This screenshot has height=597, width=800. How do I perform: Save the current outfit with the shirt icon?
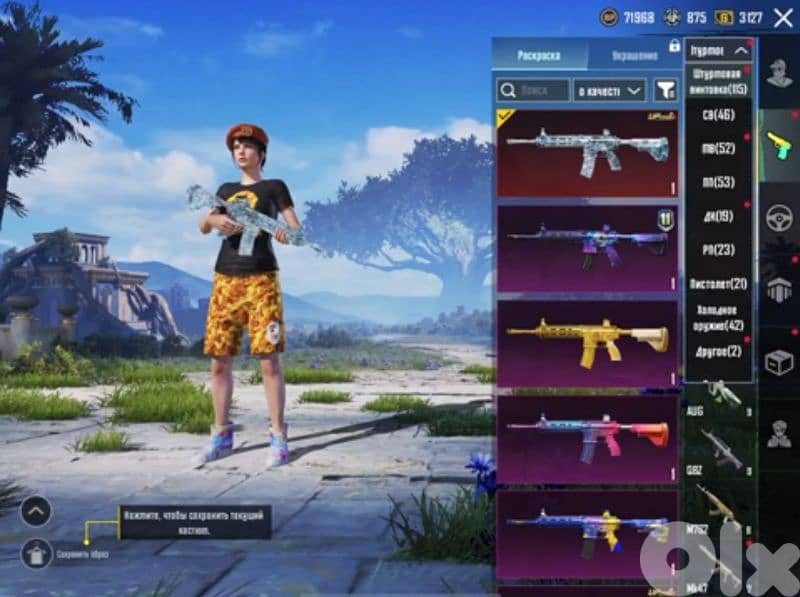[x=36, y=552]
